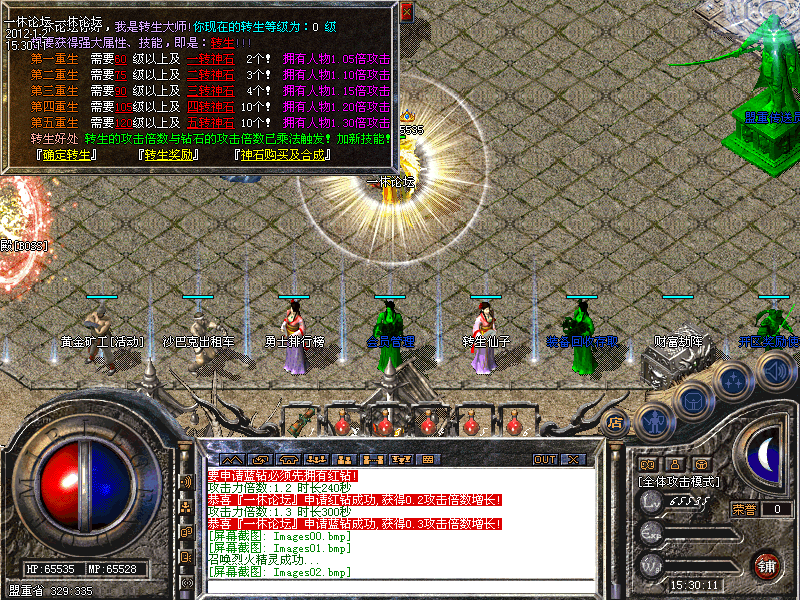Toggle the sound speaker button
The image size is (800, 600).
pos(775,371)
